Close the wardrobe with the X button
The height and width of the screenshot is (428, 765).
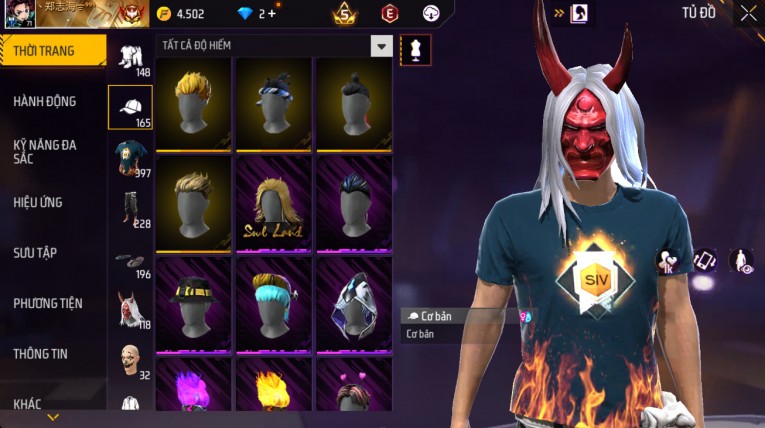[x=748, y=13]
